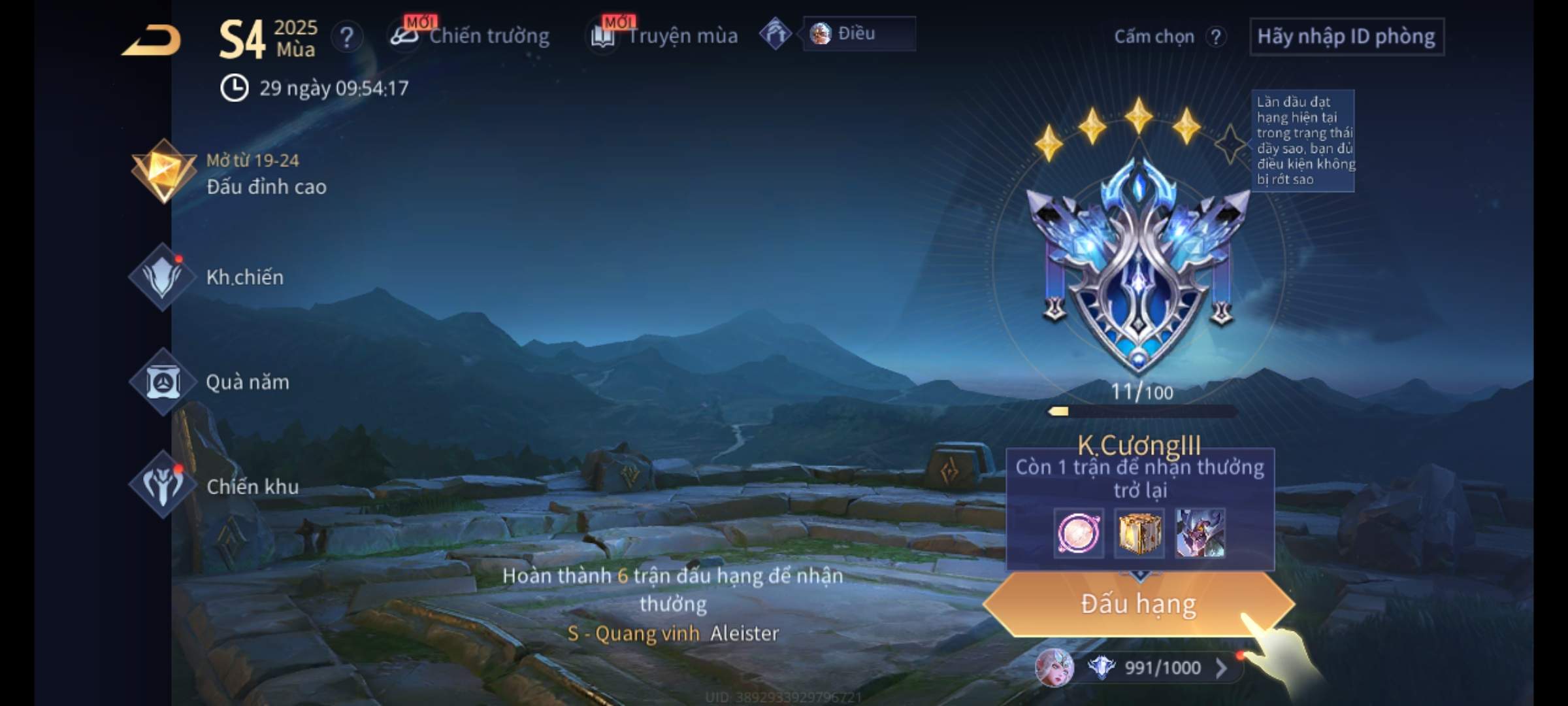The width and height of the screenshot is (1568, 706).
Task: Start a ranked match with Đấu hạng
Action: 1138,604
